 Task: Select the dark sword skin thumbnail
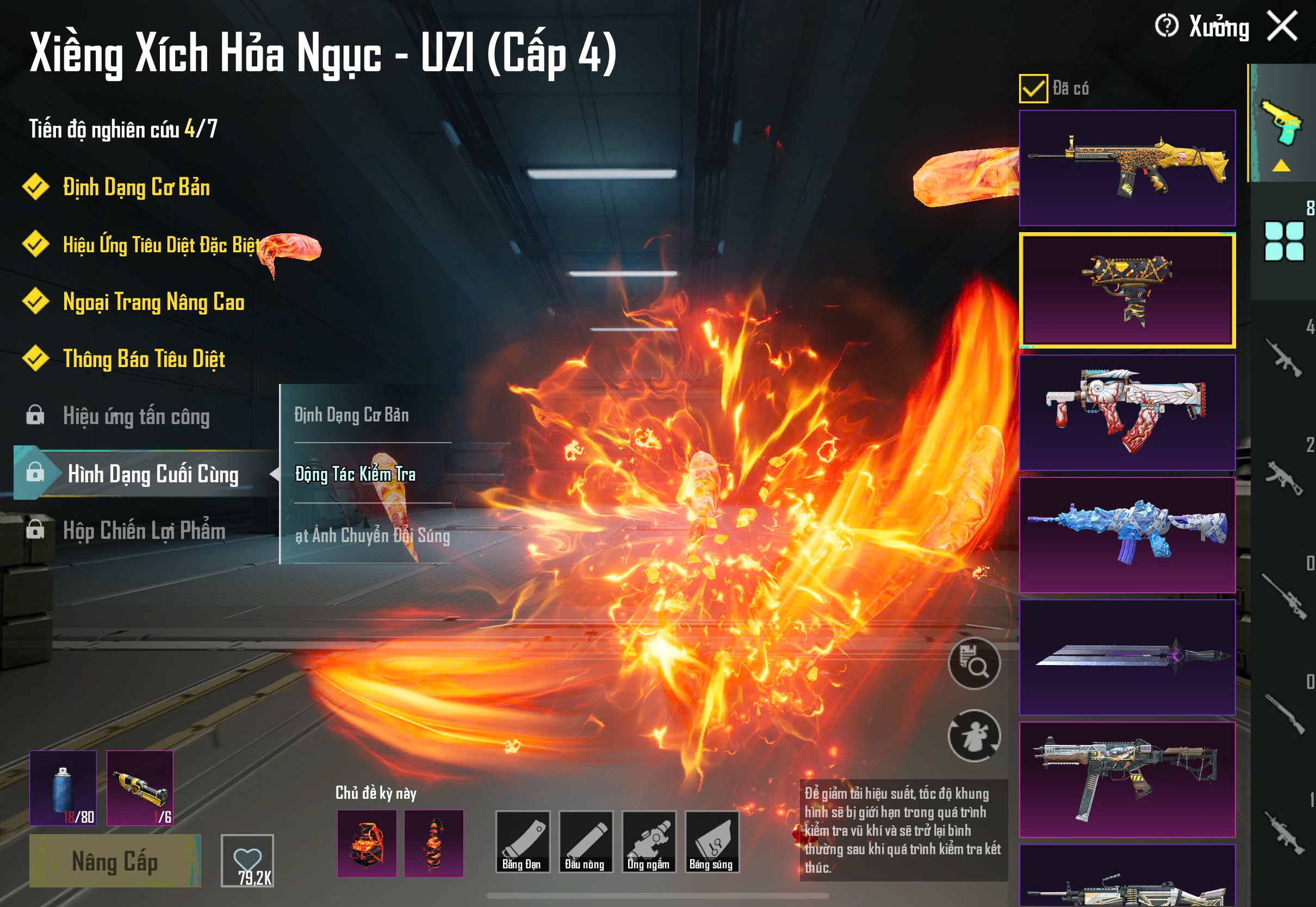(1127, 657)
